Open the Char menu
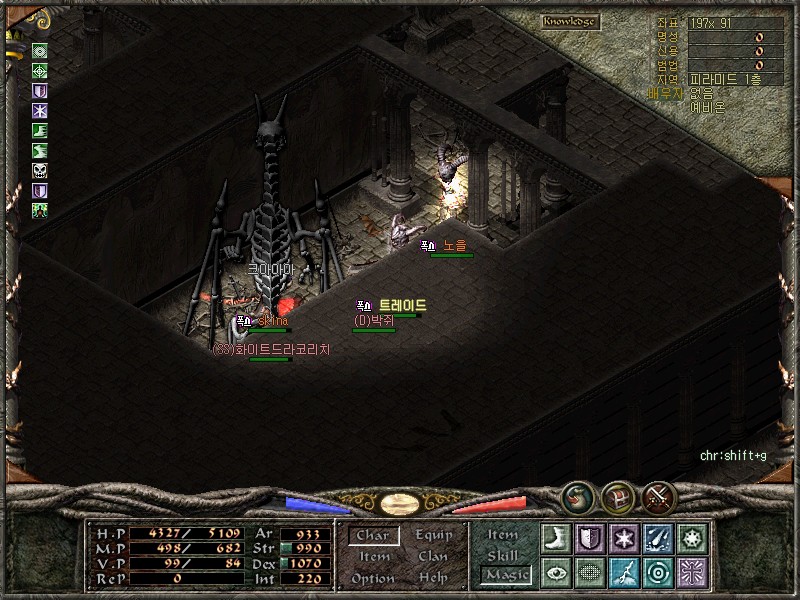800x600 pixels. point(373,536)
